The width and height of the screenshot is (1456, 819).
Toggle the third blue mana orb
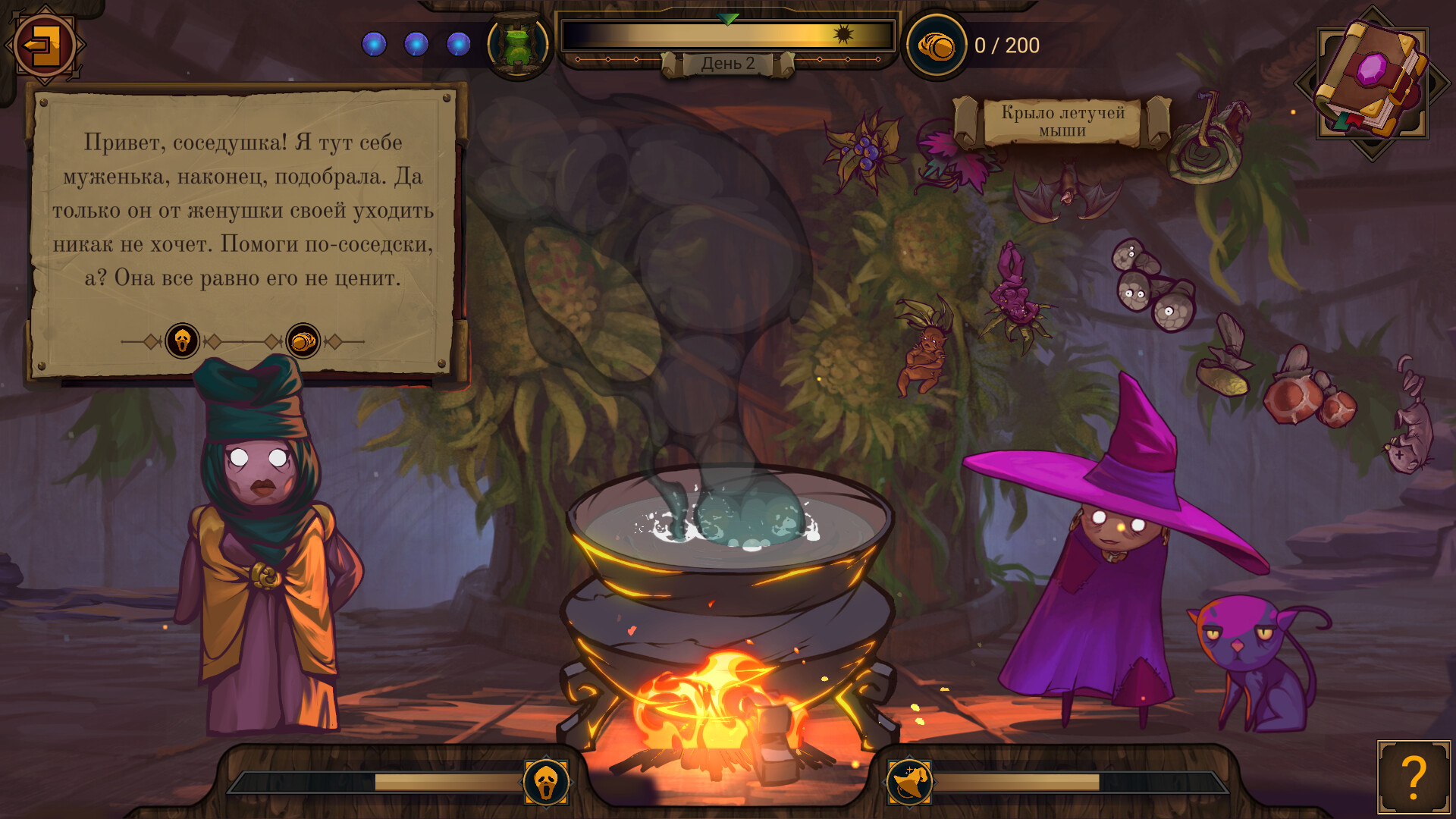pos(459,44)
